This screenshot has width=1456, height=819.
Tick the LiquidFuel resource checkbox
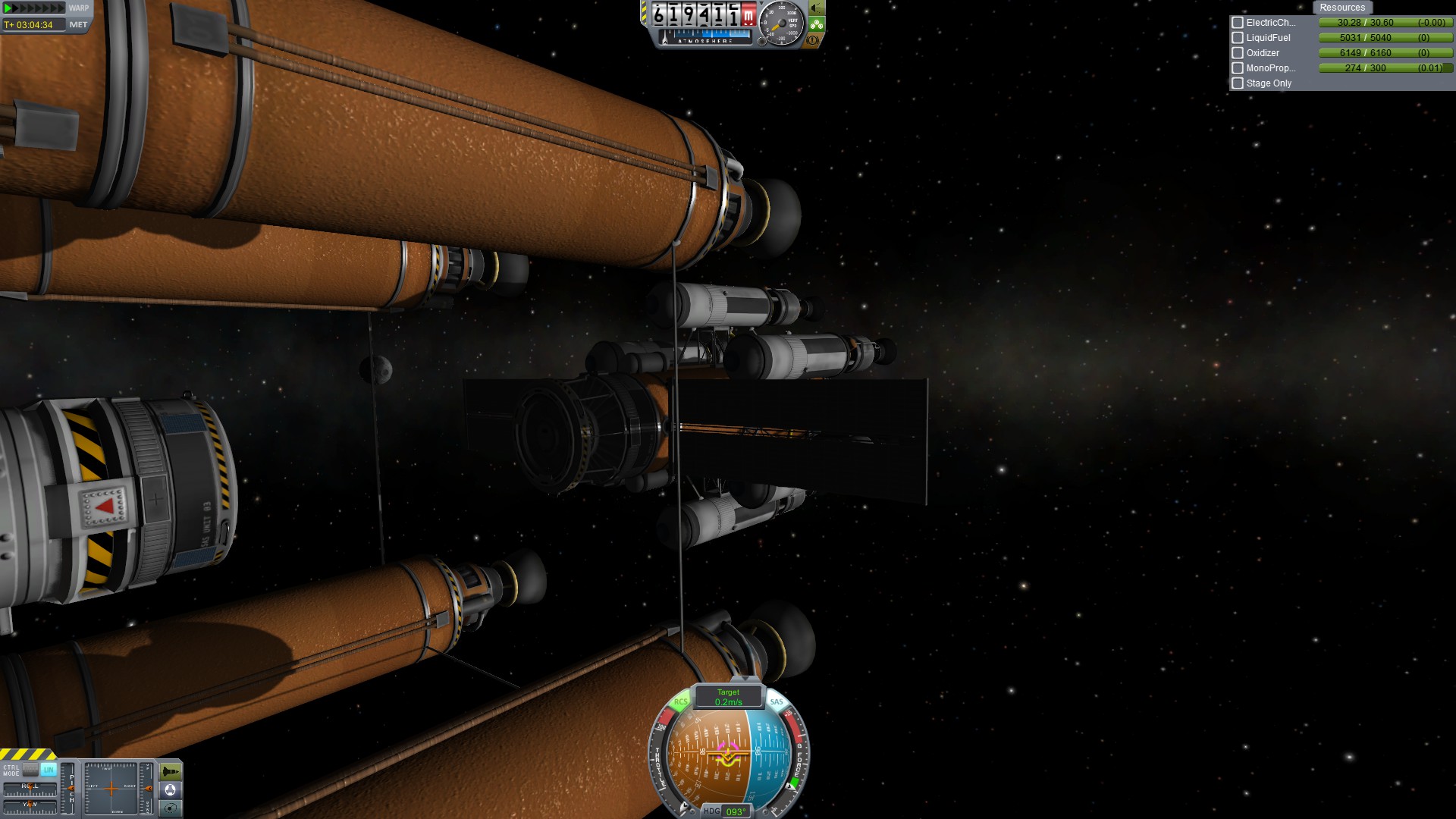coord(1238,38)
